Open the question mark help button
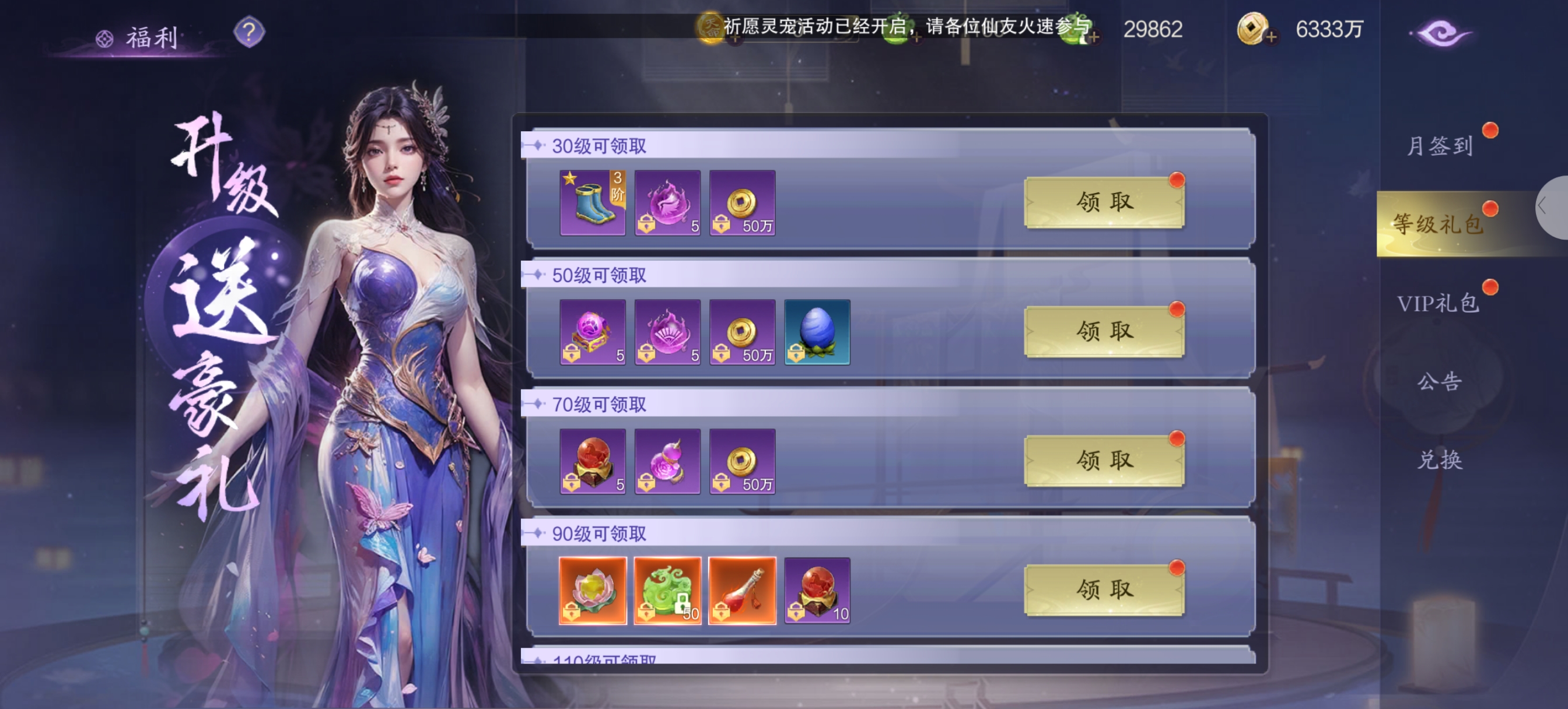Screen dimensions: 1568x709 coord(249,31)
